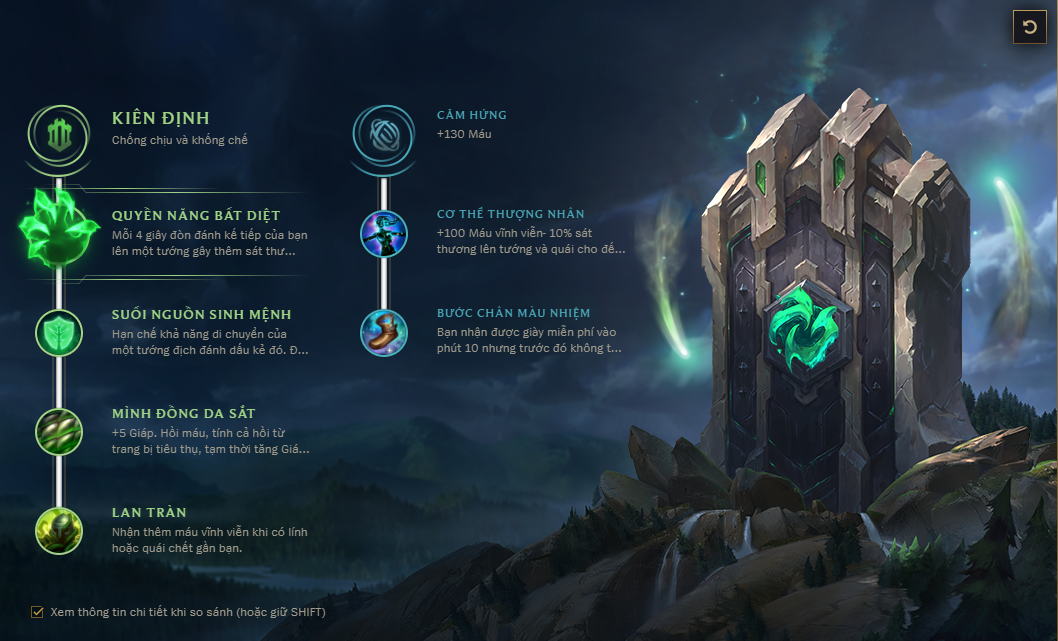Pick the Mình Đồng Da Sắt rune
The image size is (1058, 641).
tap(59, 431)
